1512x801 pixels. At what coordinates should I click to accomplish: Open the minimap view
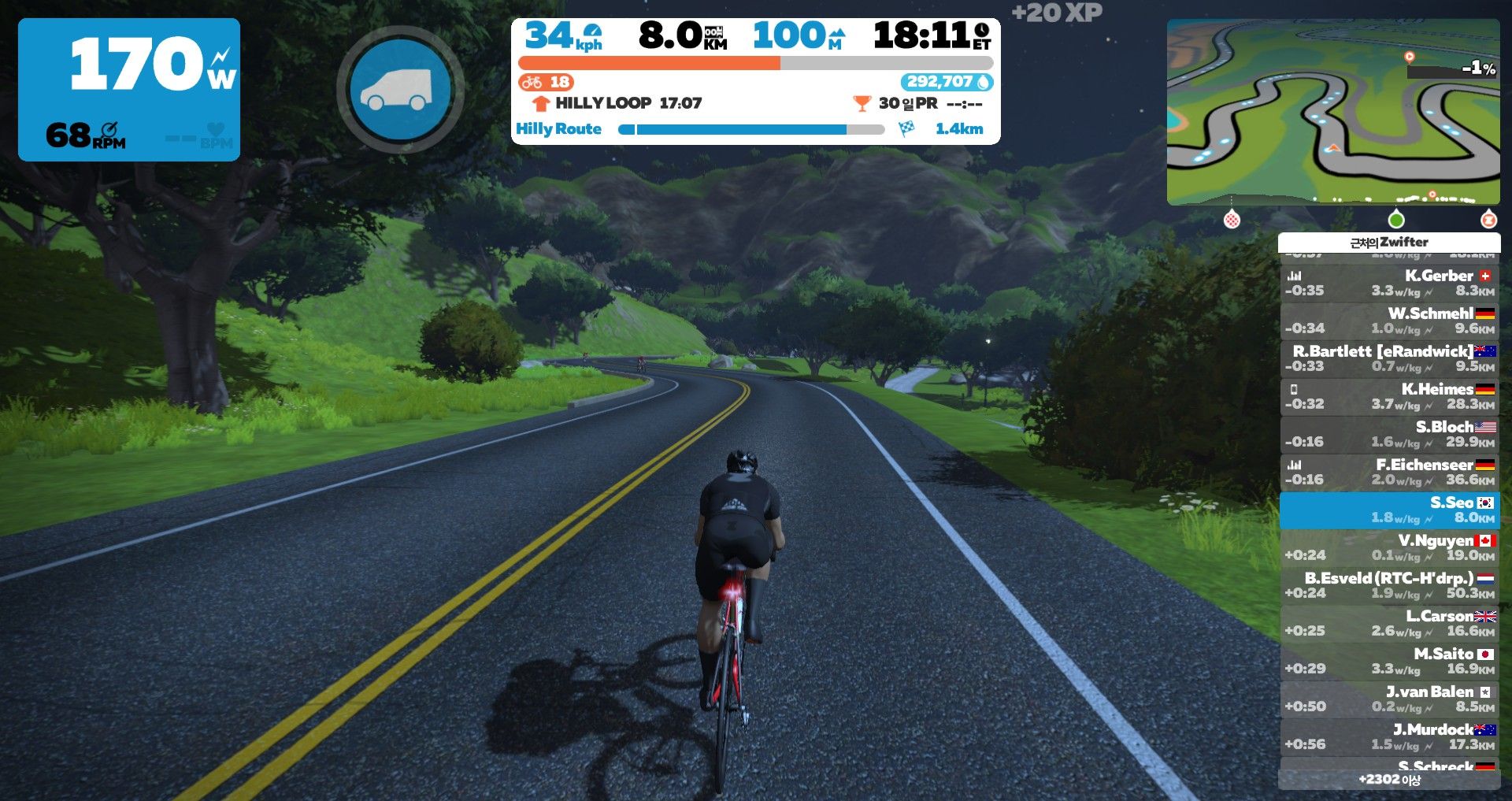1332,112
